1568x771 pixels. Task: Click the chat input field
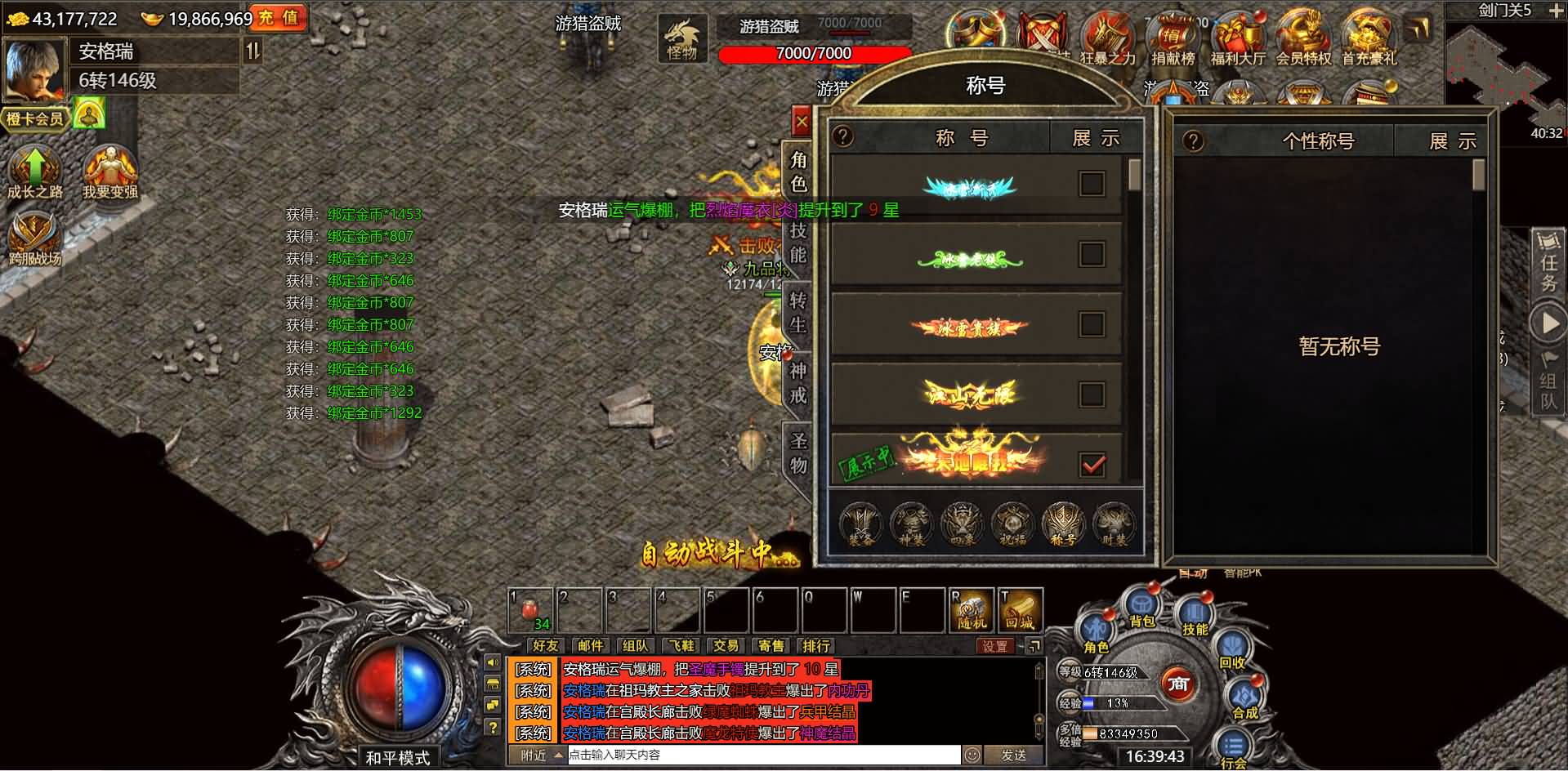764,755
